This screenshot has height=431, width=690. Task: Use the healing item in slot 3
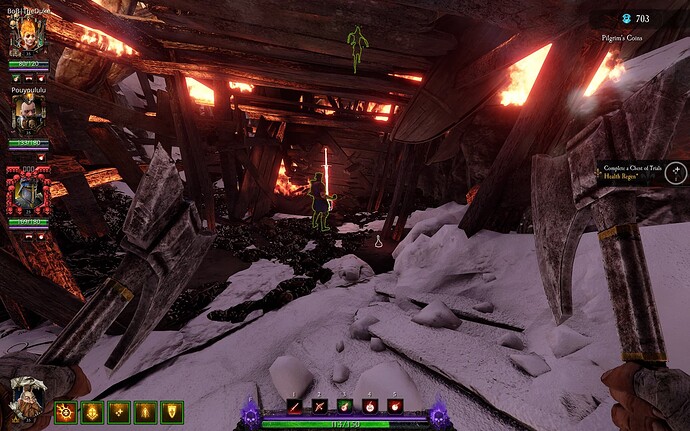click(x=345, y=405)
